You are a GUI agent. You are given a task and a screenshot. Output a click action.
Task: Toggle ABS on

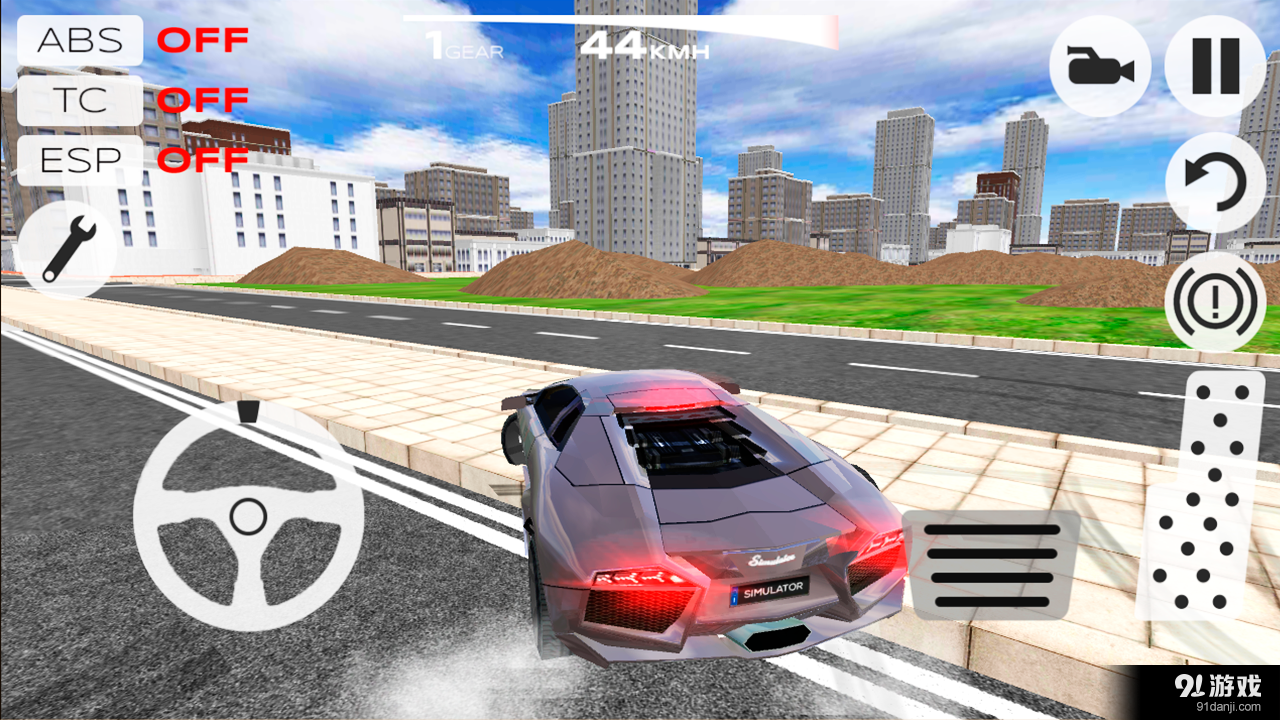tap(79, 41)
